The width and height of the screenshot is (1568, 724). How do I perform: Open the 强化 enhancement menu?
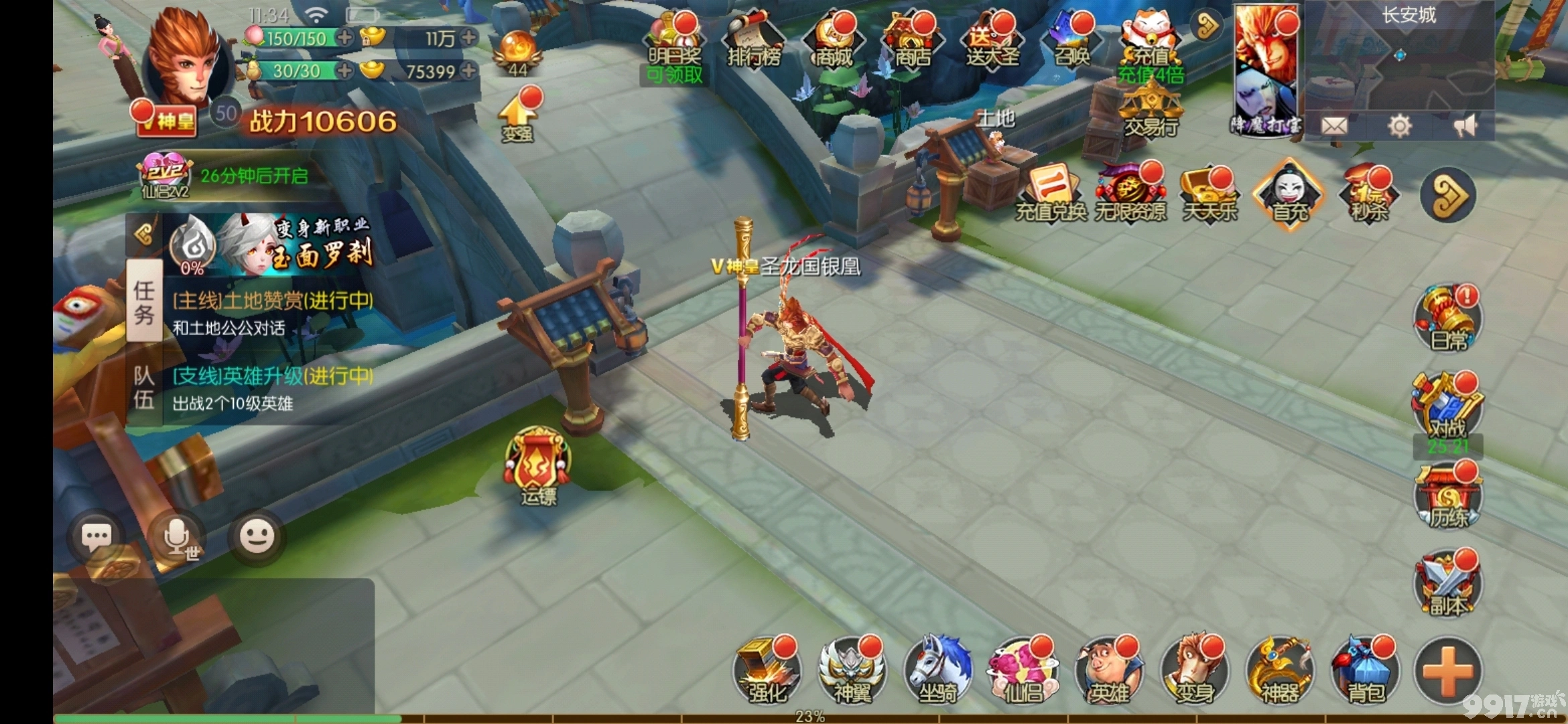pos(767,670)
